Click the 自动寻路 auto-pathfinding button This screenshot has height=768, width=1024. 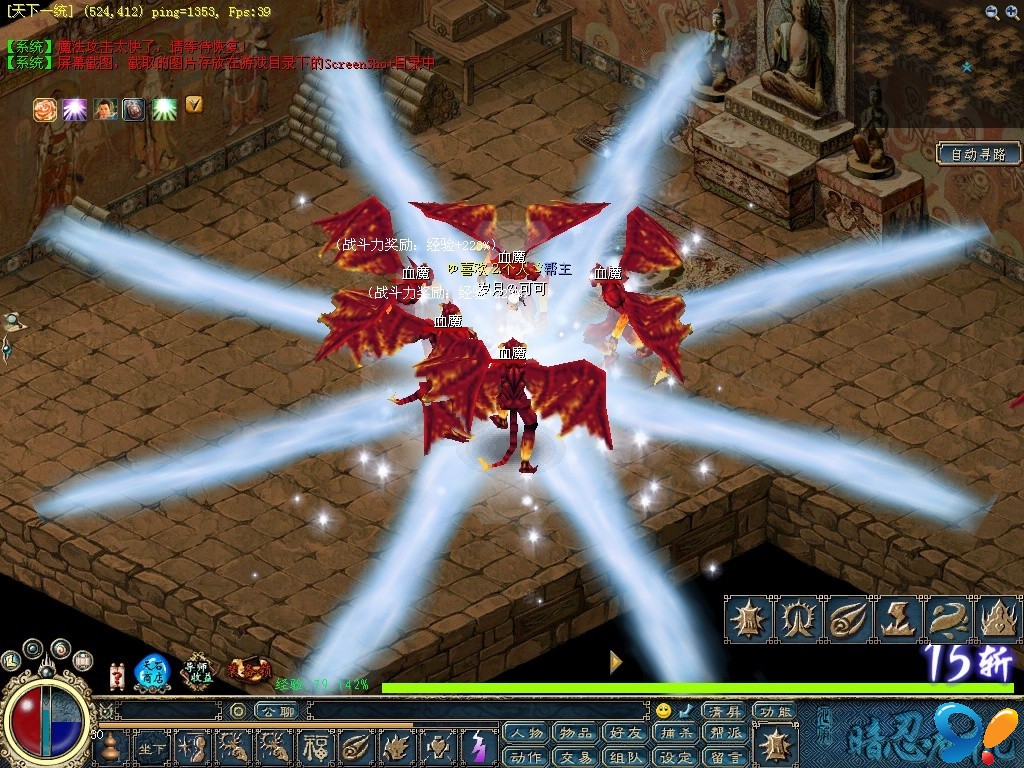pyautogui.click(x=978, y=154)
